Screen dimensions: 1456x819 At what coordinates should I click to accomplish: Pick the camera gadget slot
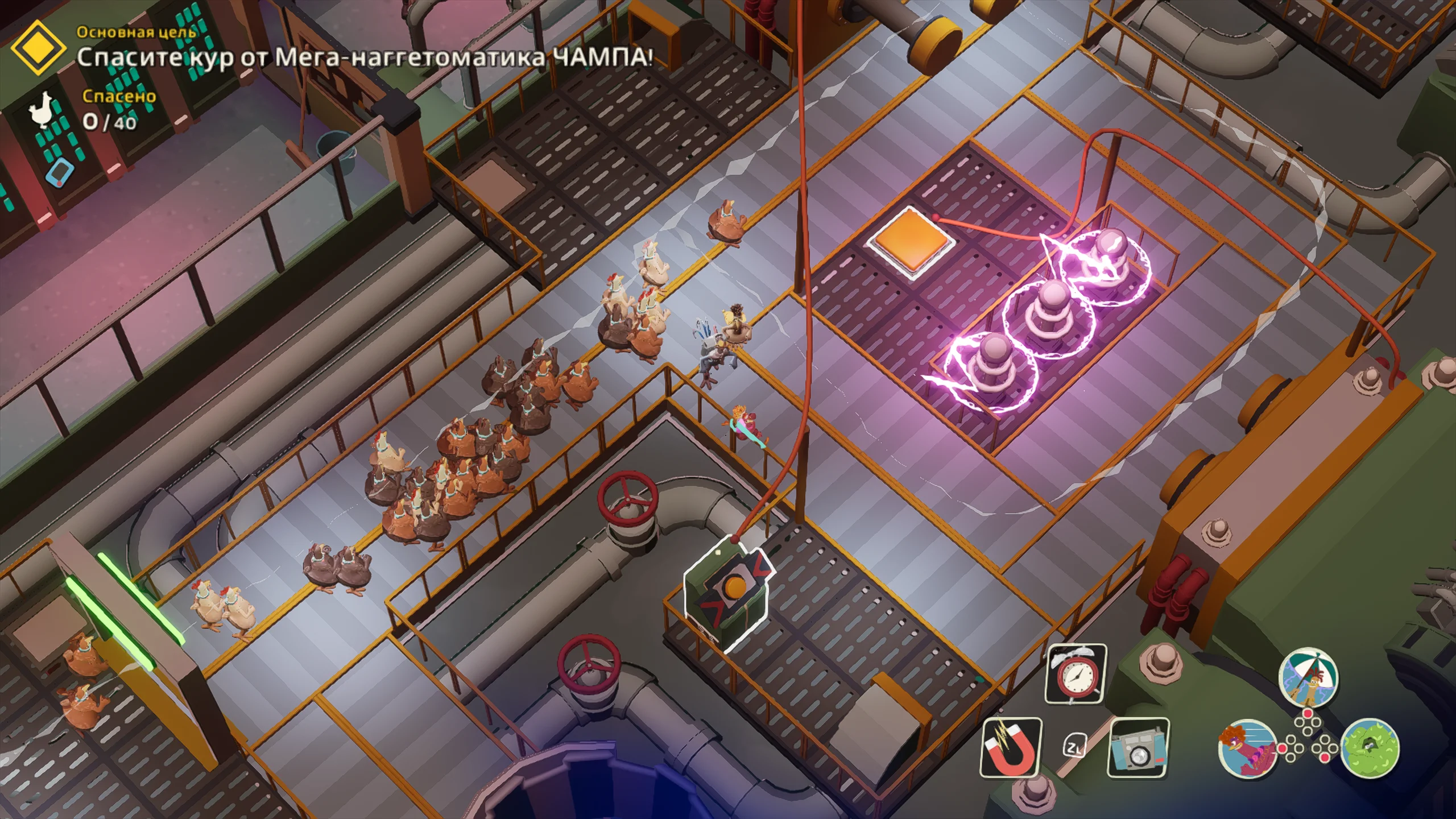coord(1138,747)
